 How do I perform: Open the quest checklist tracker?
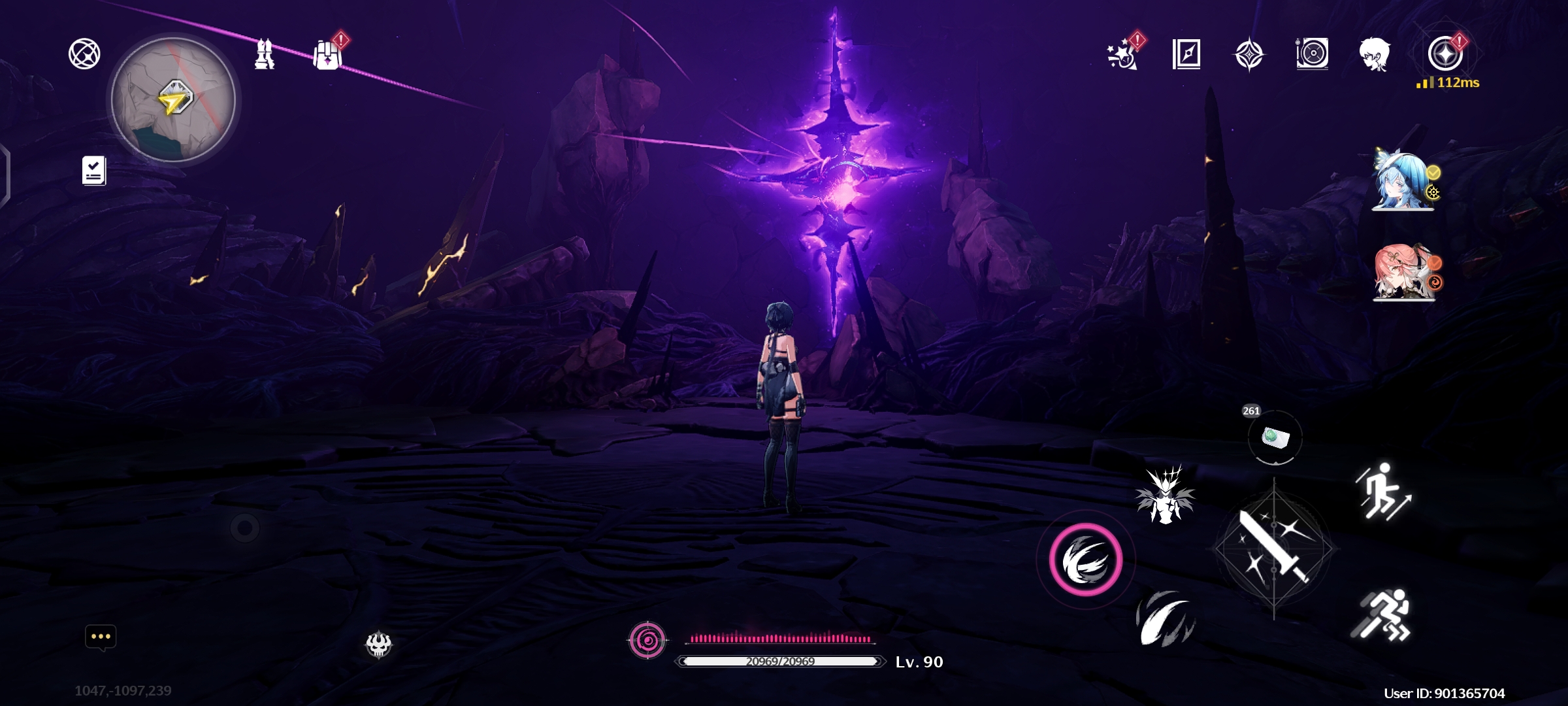tap(94, 171)
